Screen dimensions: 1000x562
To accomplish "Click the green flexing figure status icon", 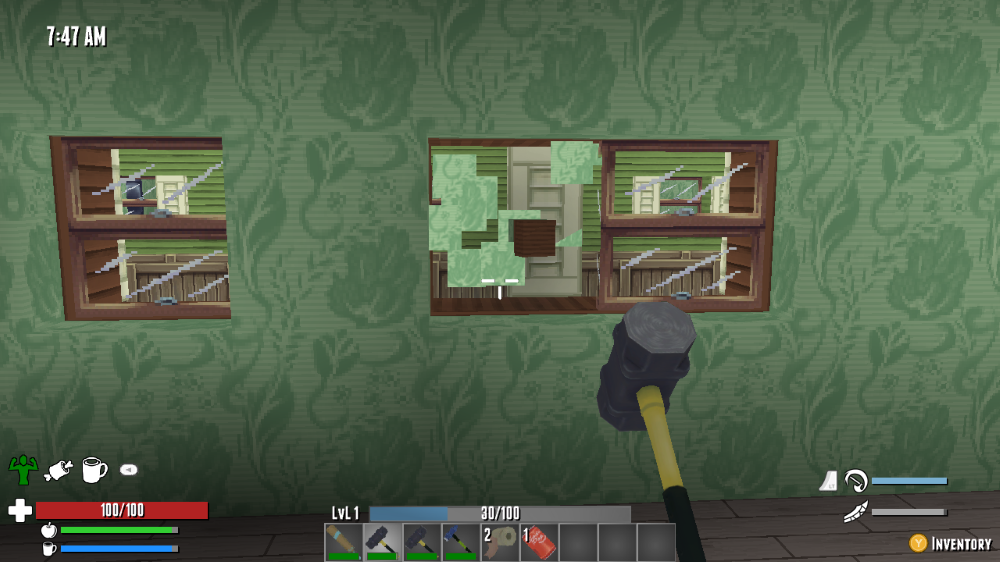I will (23, 468).
